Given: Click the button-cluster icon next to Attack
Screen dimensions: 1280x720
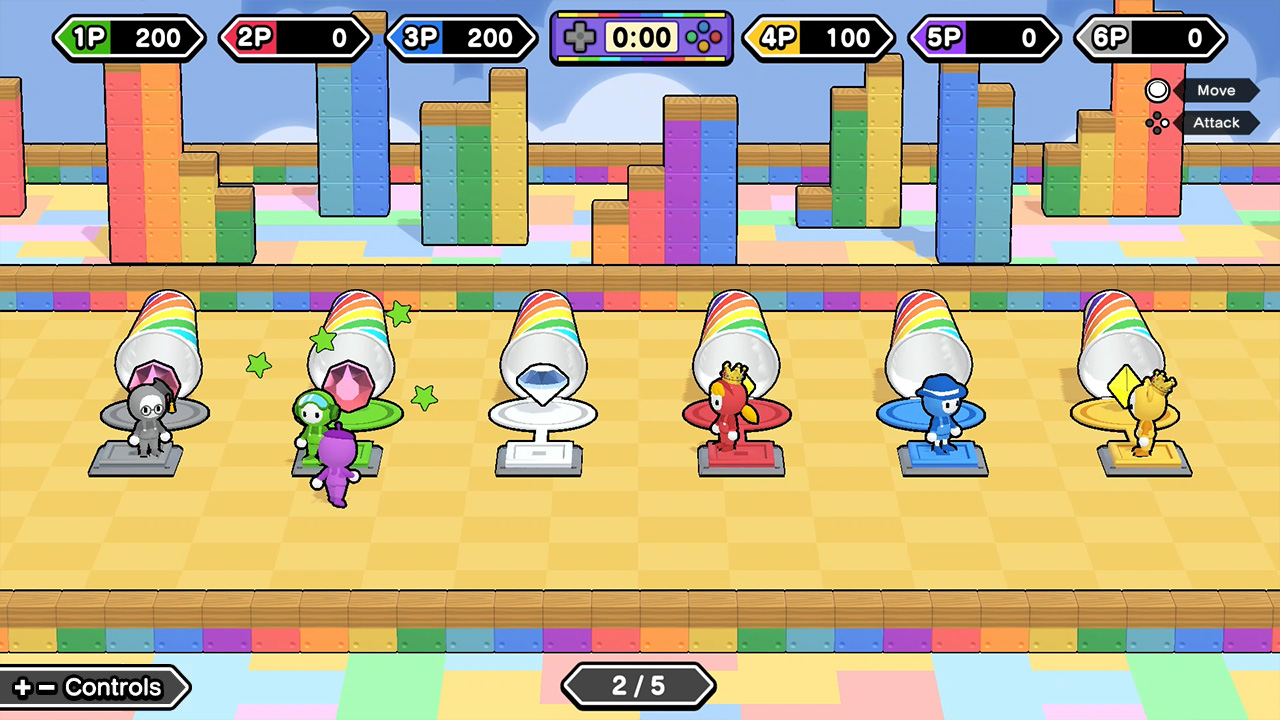Looking at the screenshot, I should [1158, 123].
